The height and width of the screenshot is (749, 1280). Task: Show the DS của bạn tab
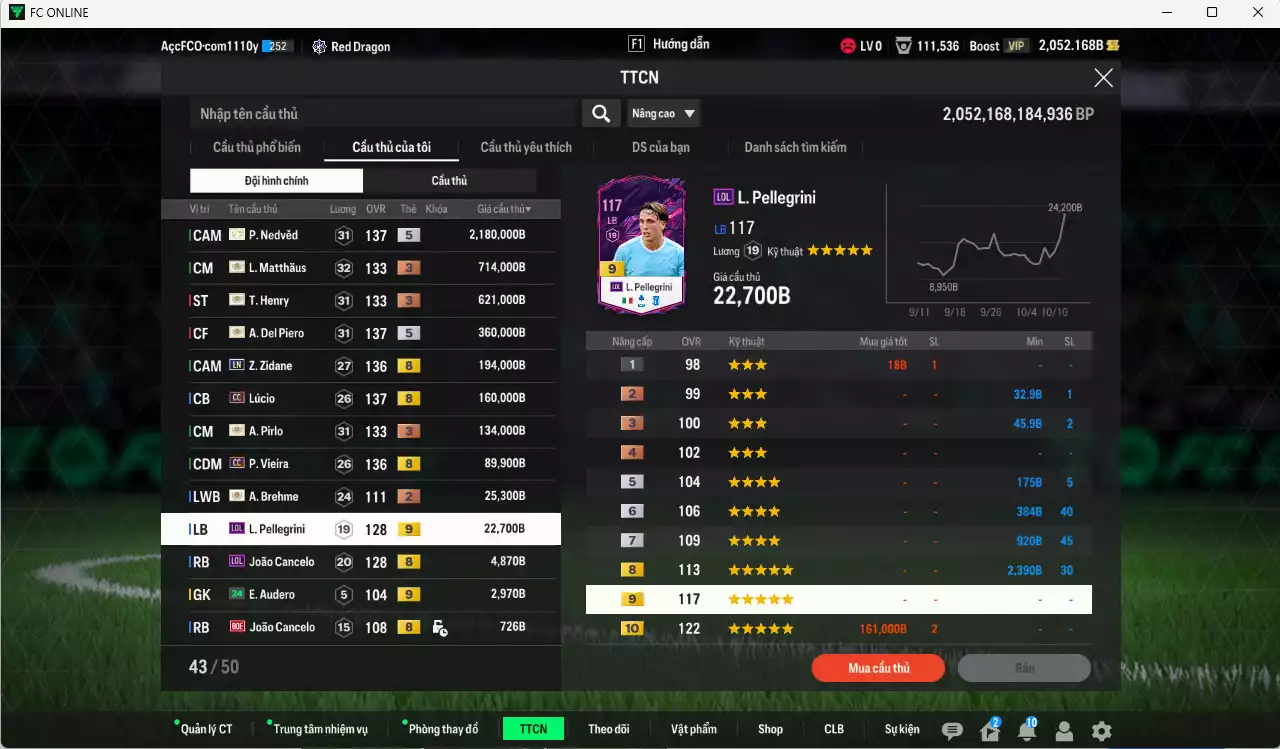[x=660, y=147]
